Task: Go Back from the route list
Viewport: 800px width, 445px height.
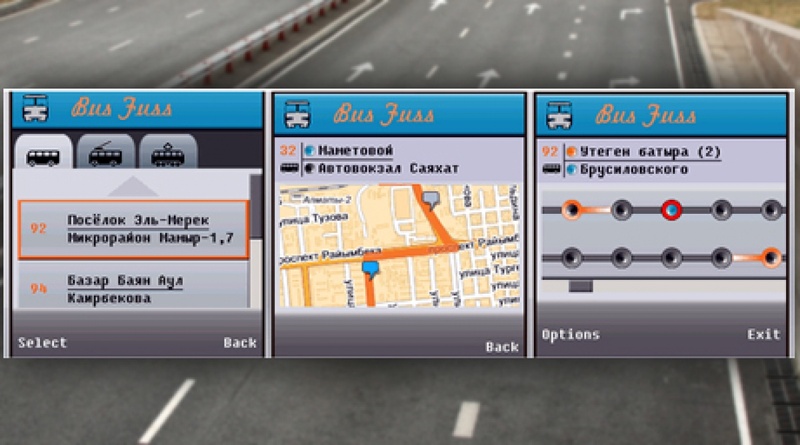Action: point(240,342)
